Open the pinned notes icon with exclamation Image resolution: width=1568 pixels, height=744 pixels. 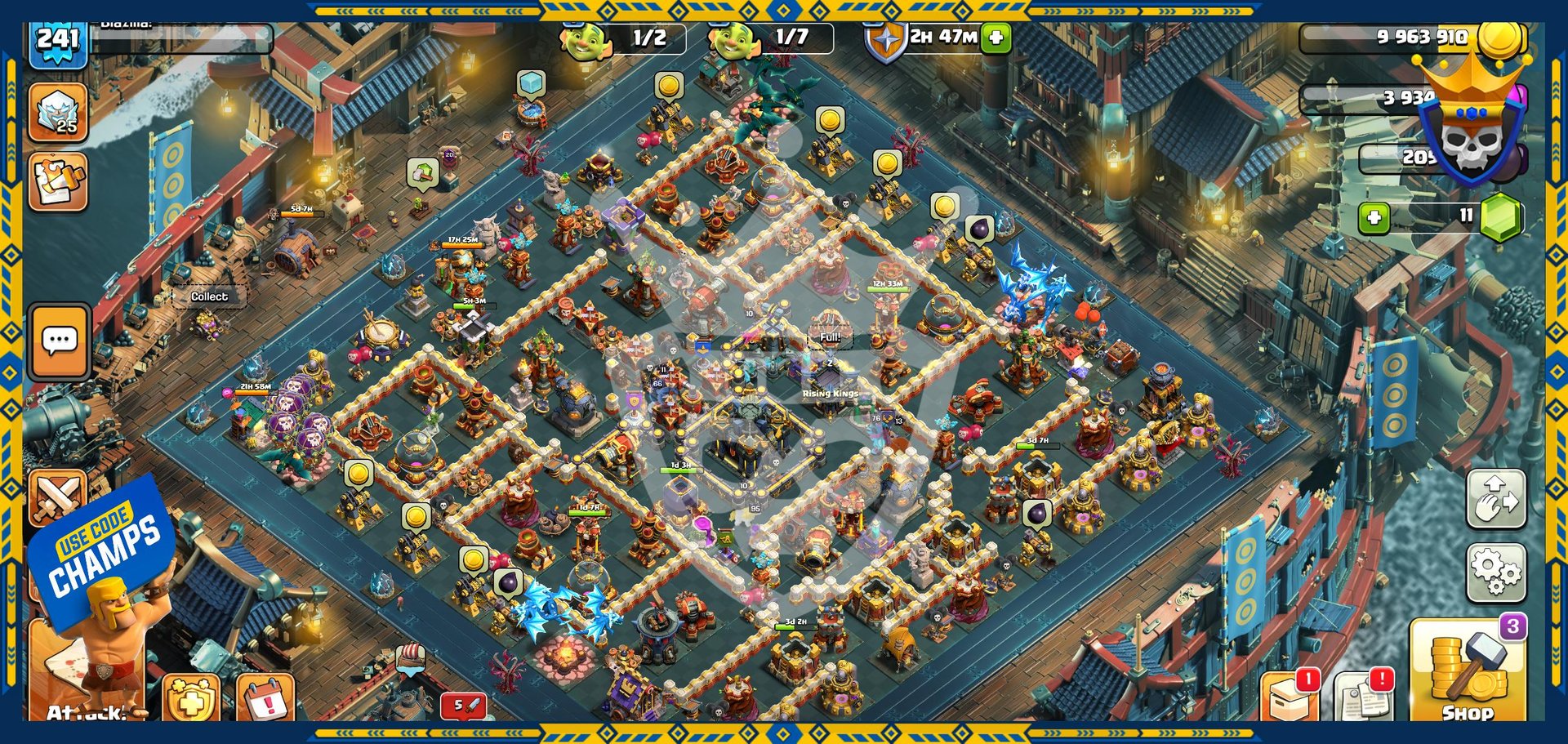point(1362,697)
